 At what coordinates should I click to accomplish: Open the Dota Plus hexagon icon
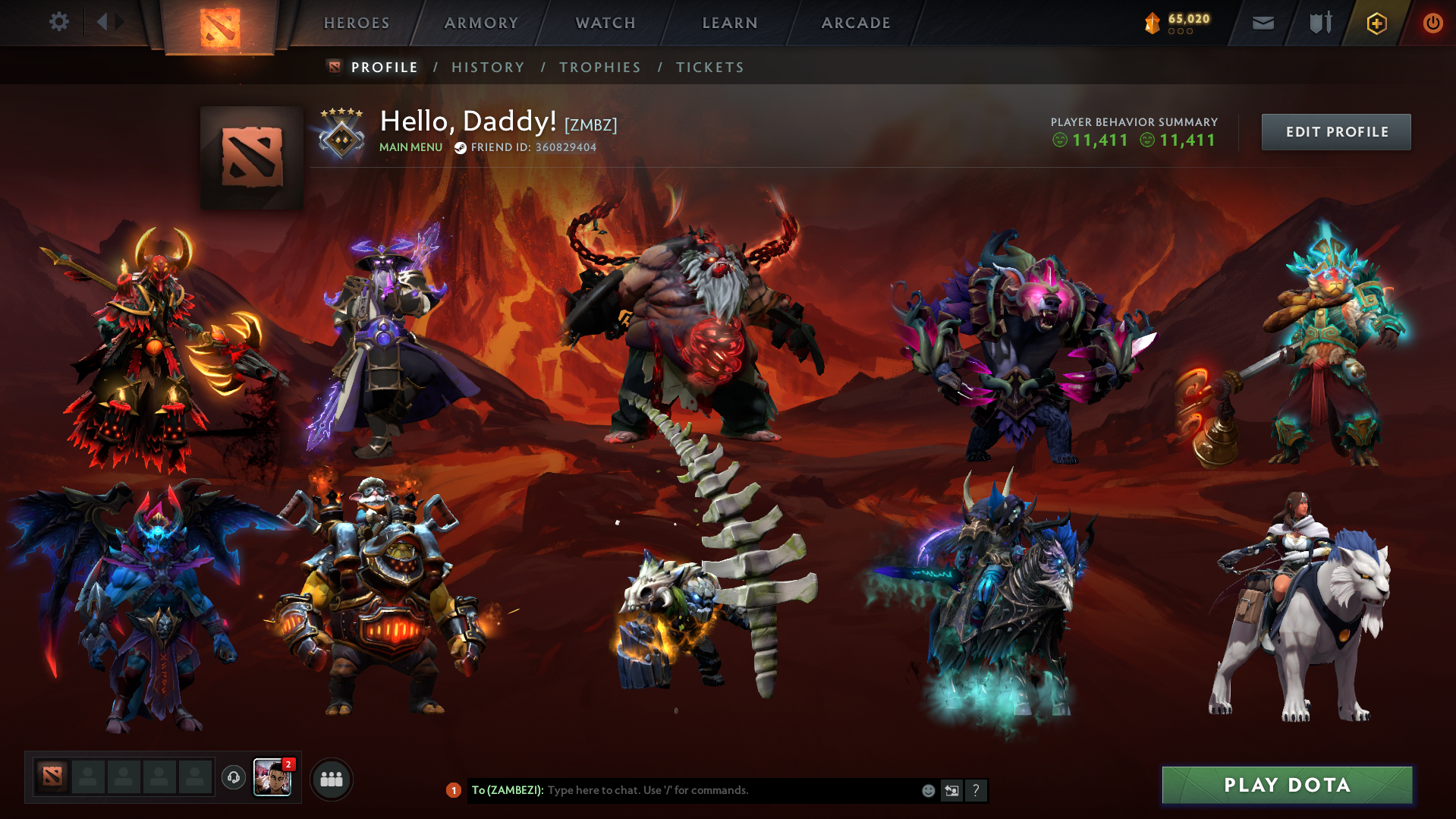pyautogui.click(x=1376, y=23)
